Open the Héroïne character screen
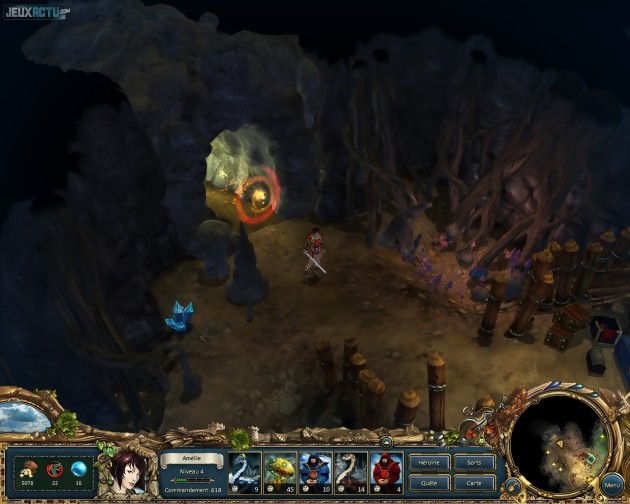 (x=429, y=463)
